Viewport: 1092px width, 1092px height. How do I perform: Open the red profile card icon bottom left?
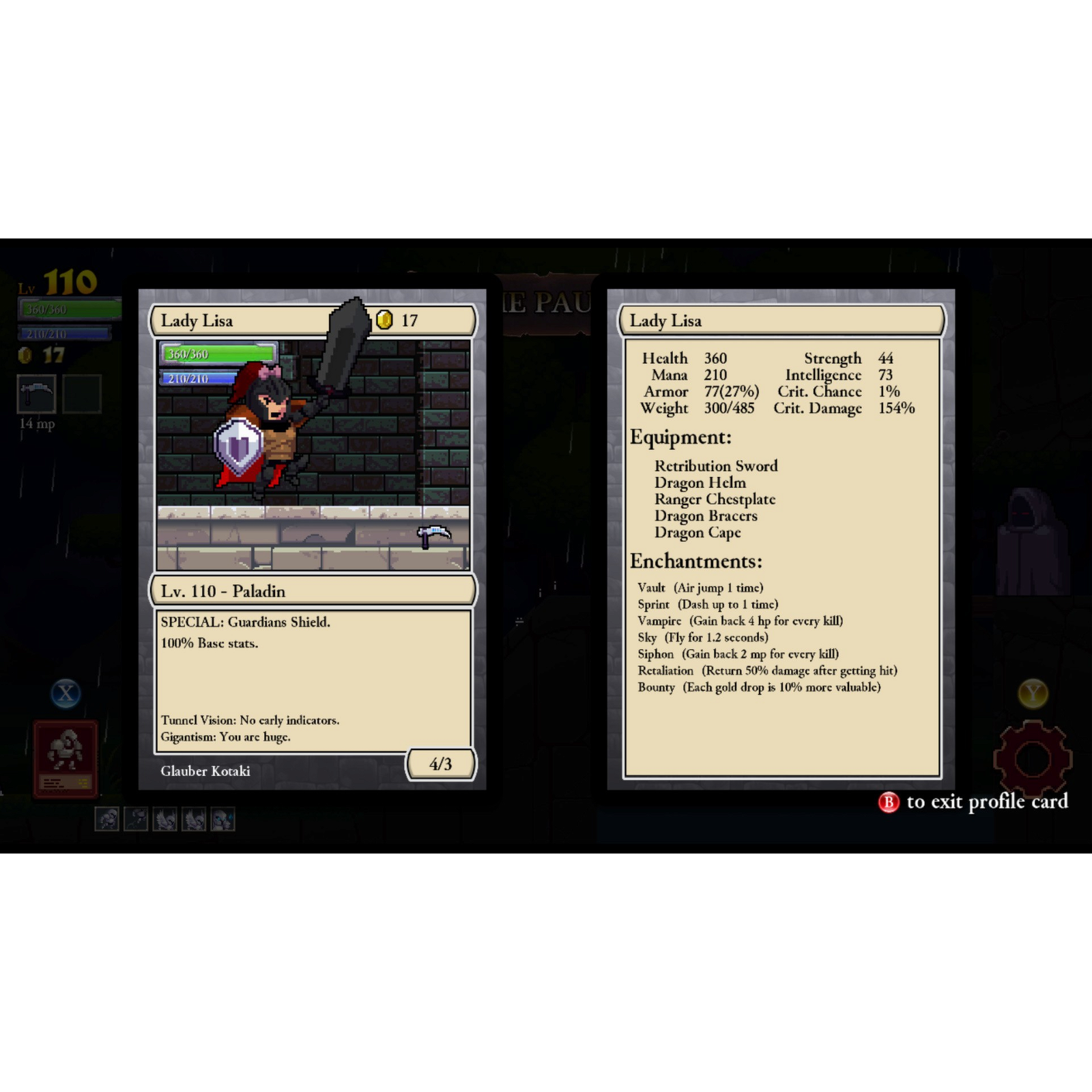[66, 758]
